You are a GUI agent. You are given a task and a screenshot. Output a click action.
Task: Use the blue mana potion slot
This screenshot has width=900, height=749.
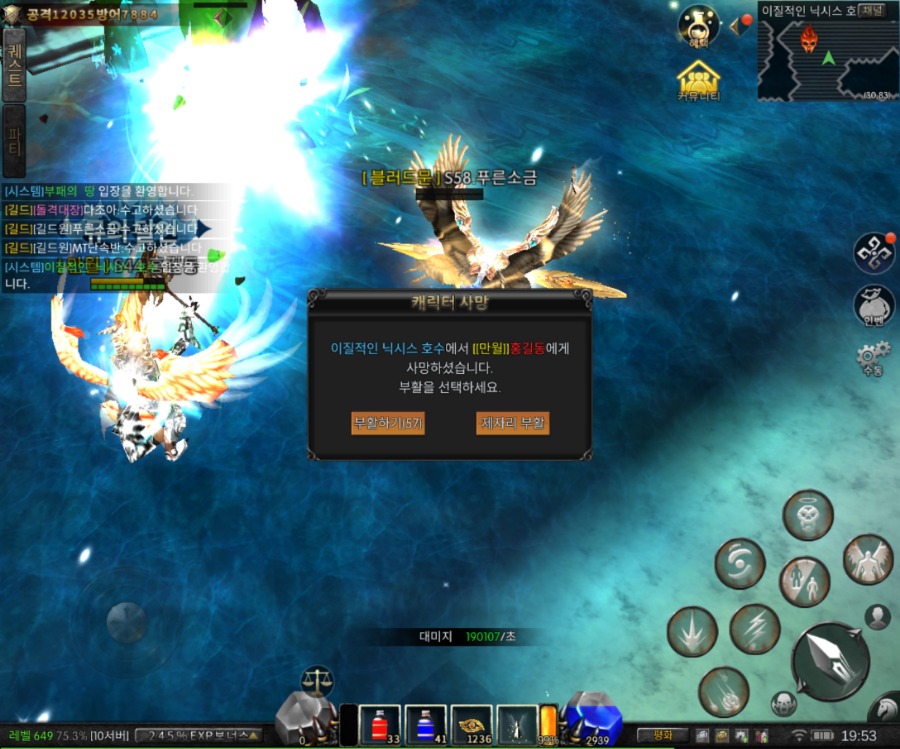[x=425, y=725]
